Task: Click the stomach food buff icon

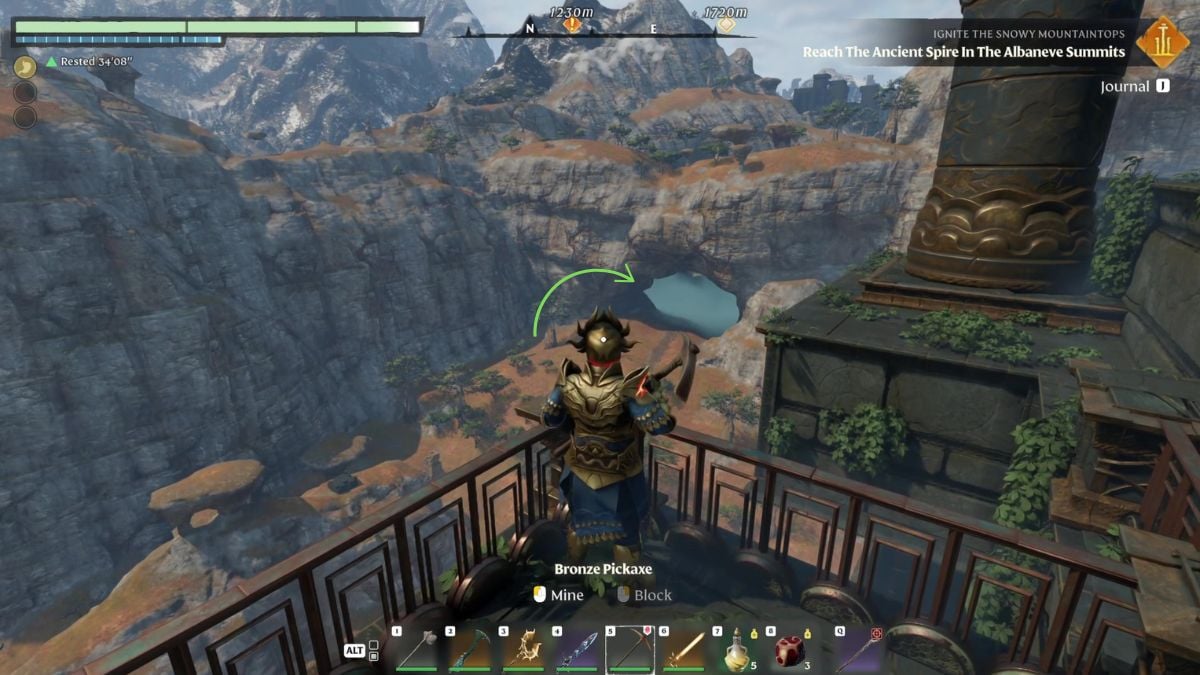Action: [x=25, y=67]
